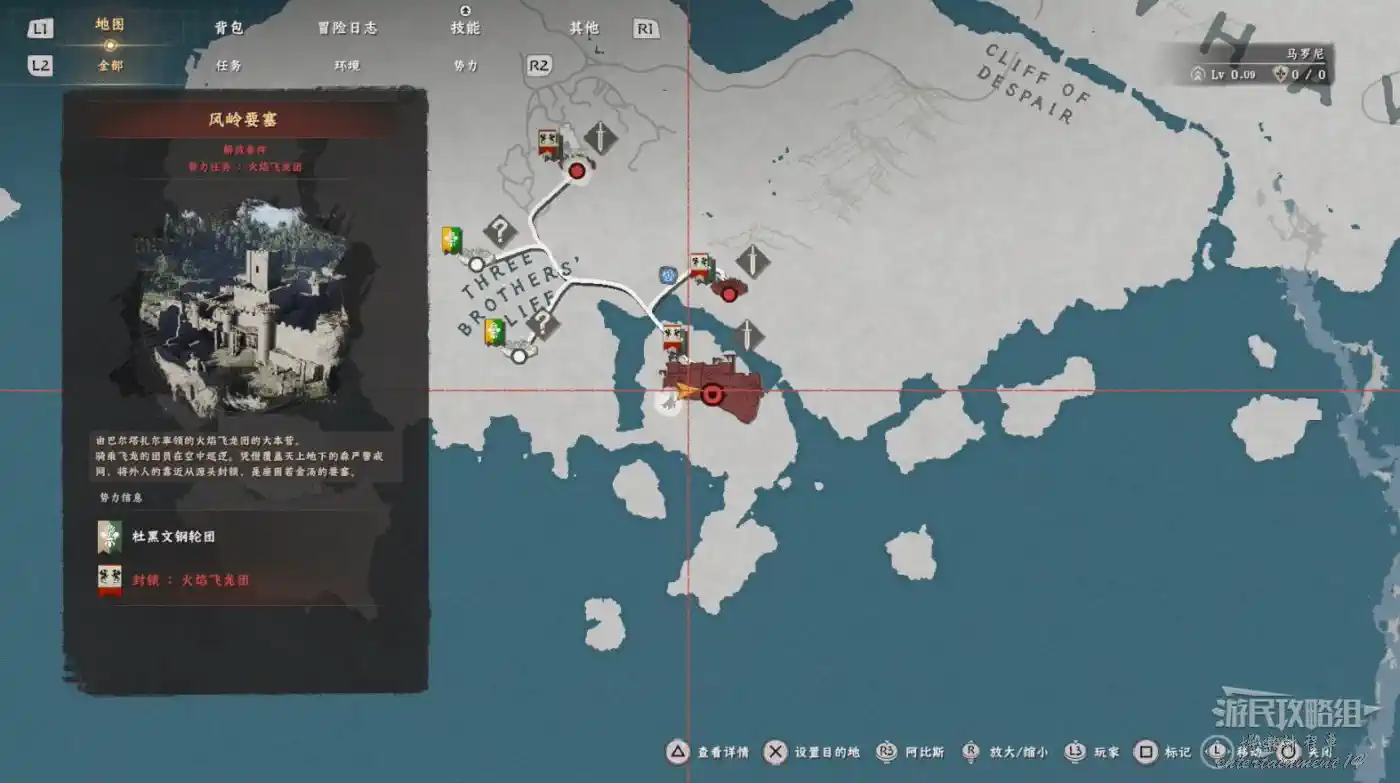Show the 环境 environment map filter
The width and height of the screenshot is (1400, 783).
click(347, 66)
